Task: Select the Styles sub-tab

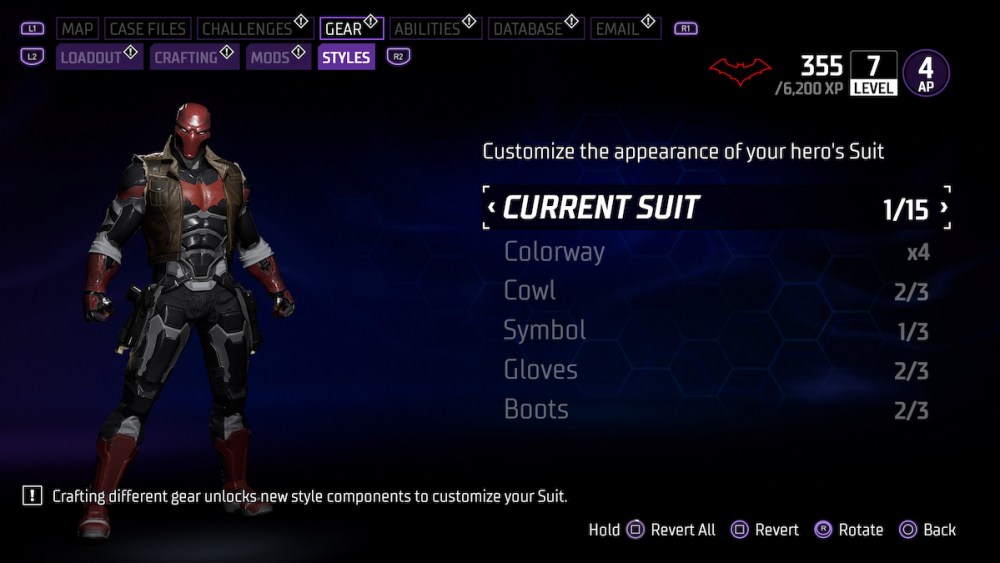Action: [346, 58]
